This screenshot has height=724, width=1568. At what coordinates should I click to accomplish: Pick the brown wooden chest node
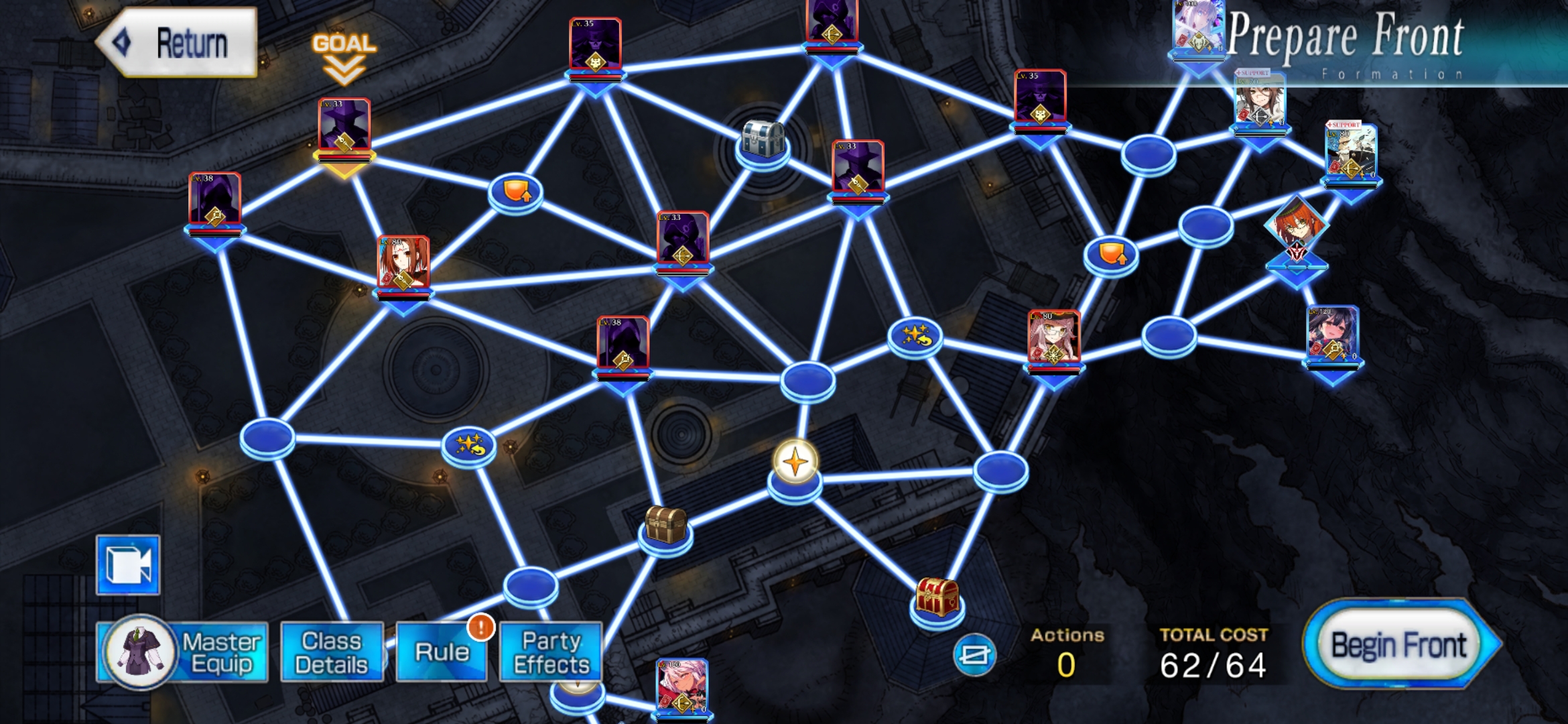[665, 525]
